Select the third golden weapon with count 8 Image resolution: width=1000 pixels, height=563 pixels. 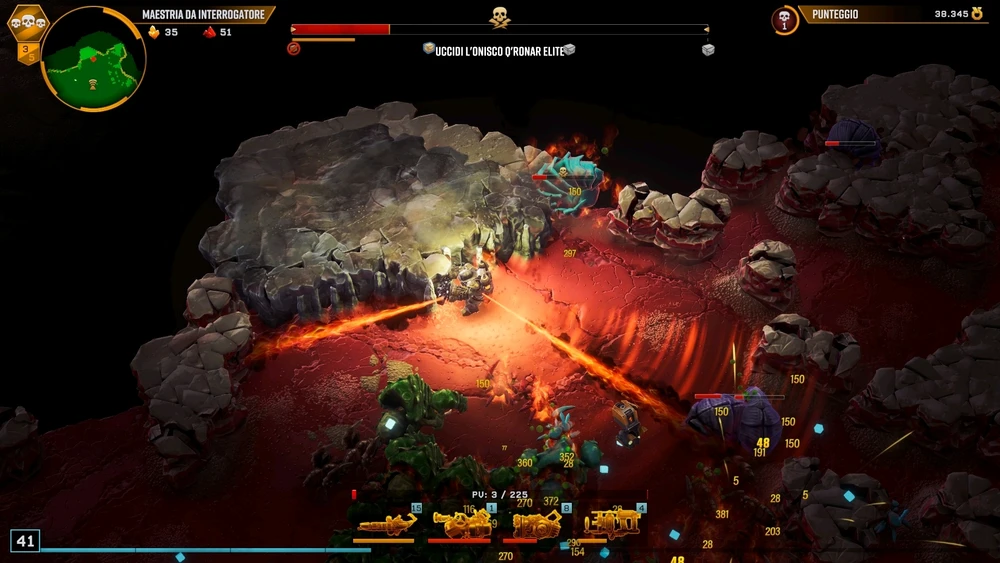coord(537,523)
